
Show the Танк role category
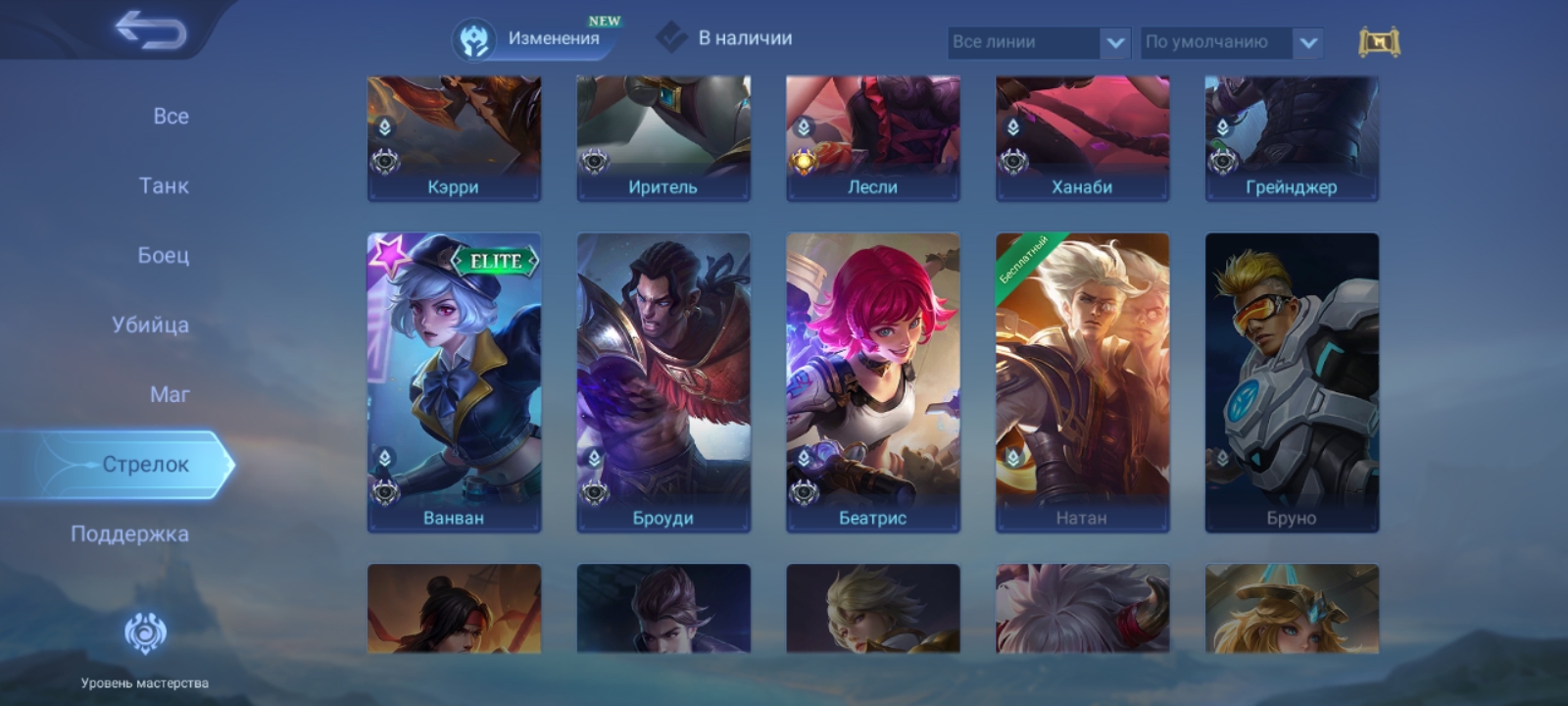point(164,185)
